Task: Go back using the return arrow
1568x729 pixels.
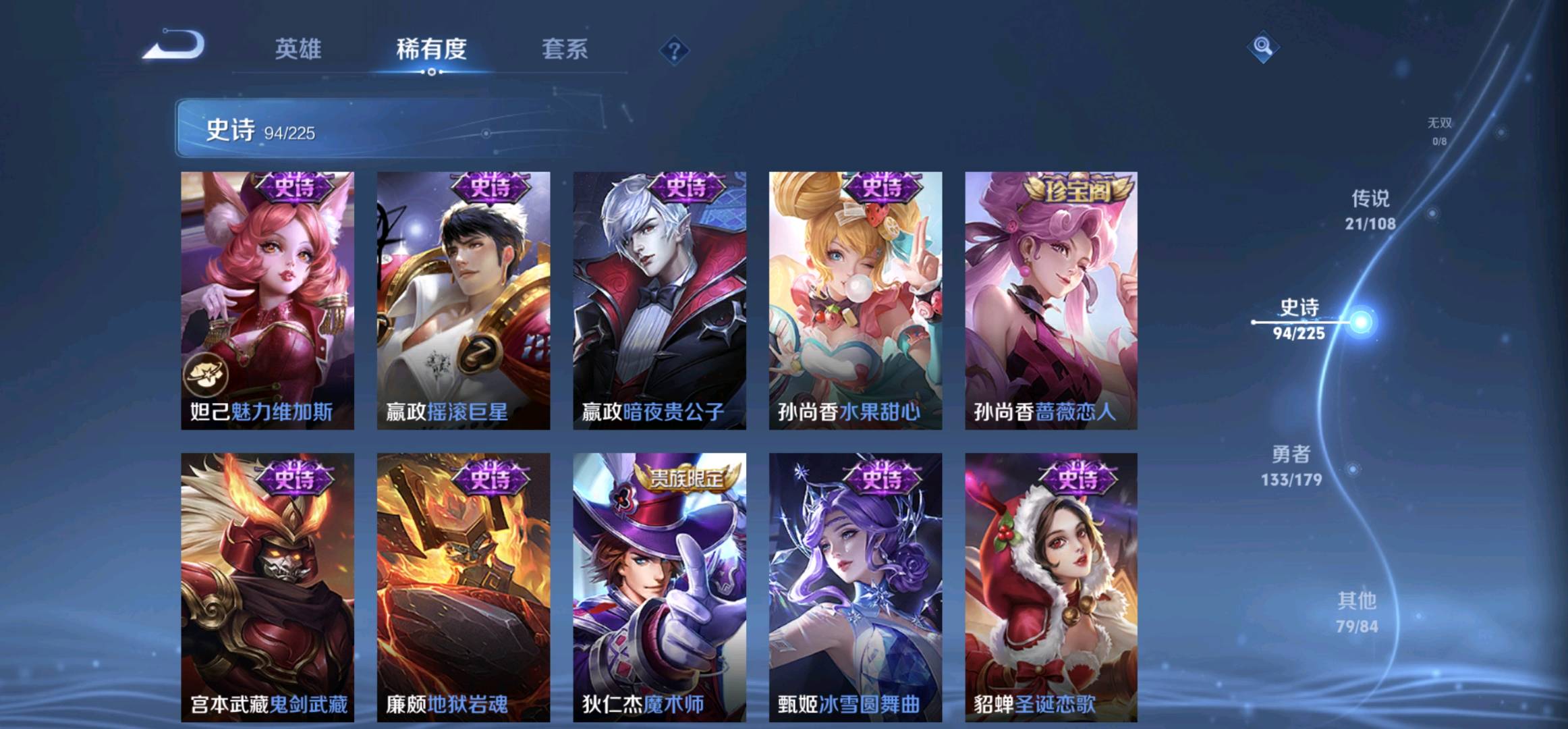Action: [173, 46]
